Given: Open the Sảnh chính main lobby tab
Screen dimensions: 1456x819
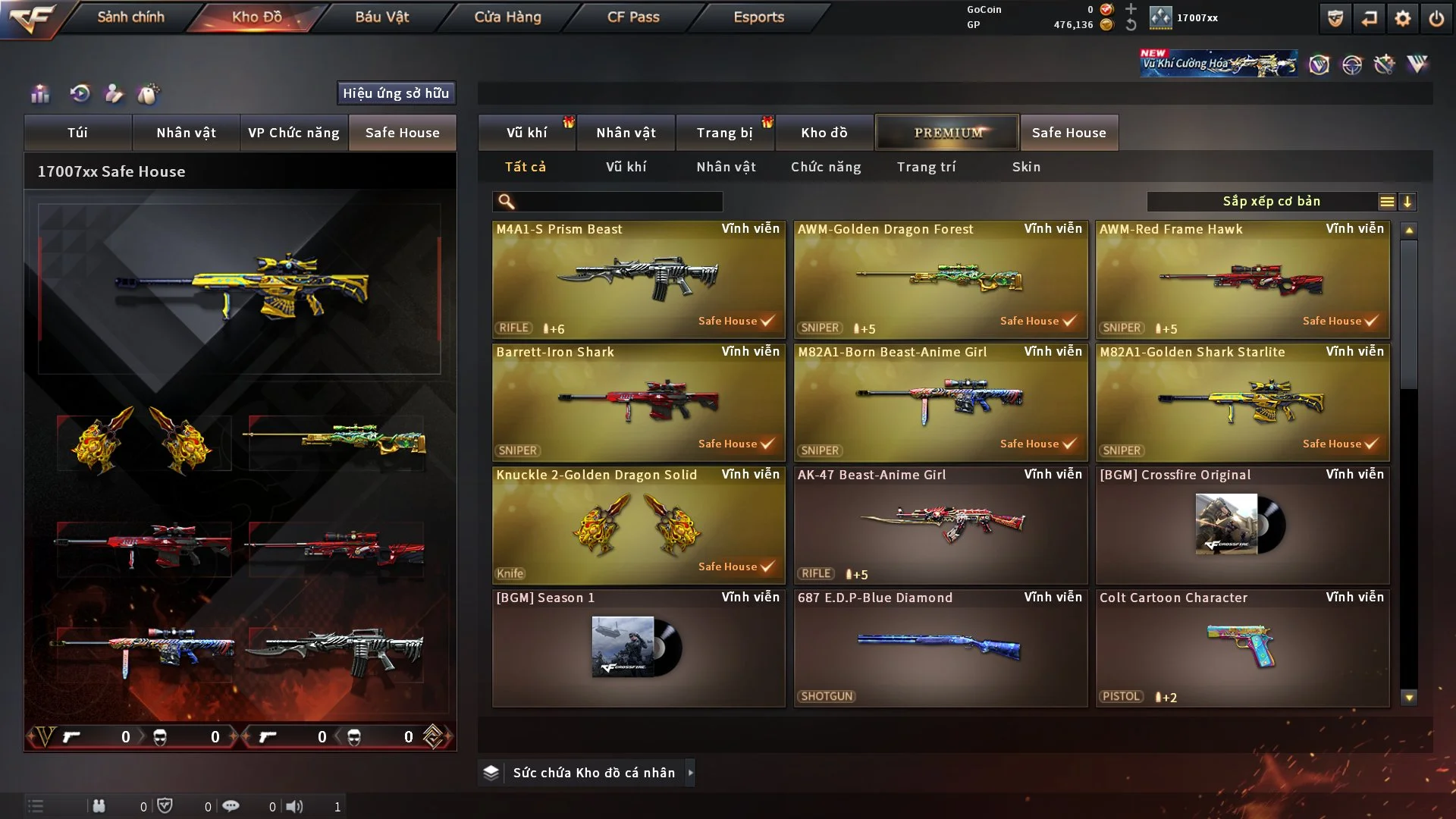Looking at the screenshot, I should tap(130, 17).
